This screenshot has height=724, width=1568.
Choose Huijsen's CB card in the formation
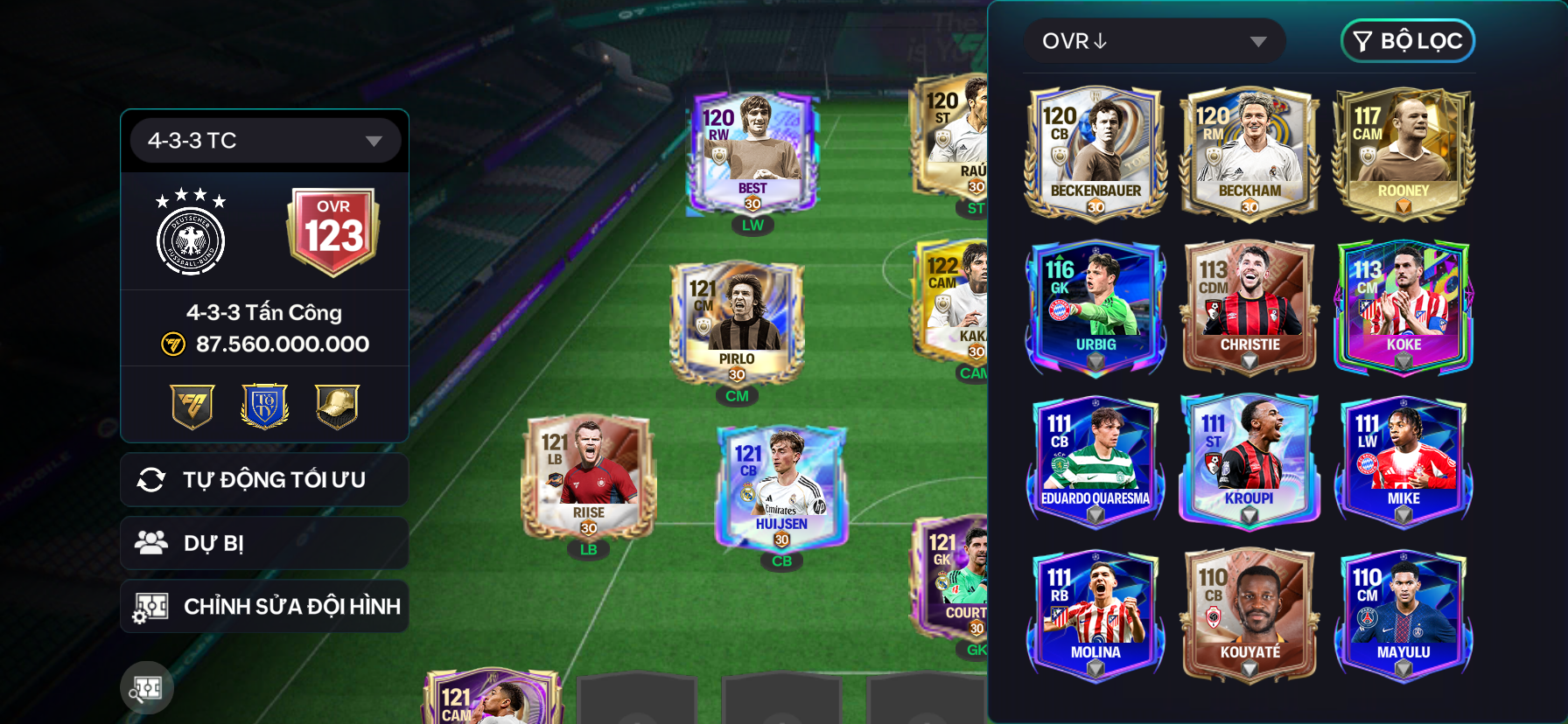(781, 488)
